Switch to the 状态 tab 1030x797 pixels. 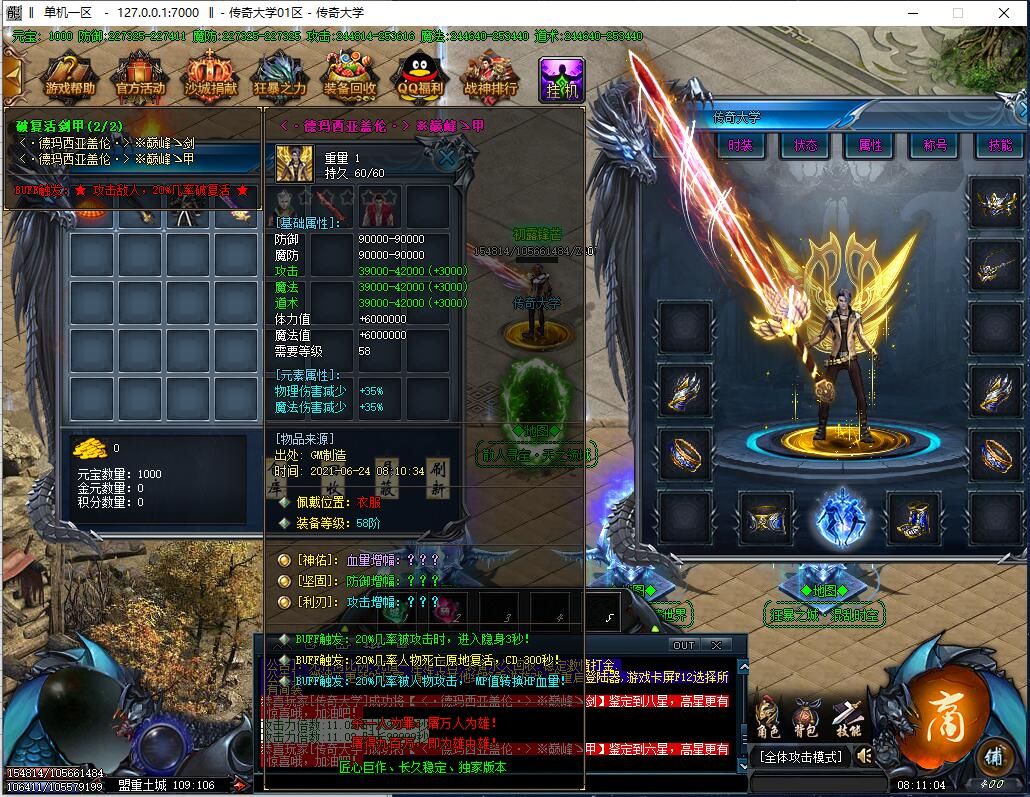tap(806, 145)
